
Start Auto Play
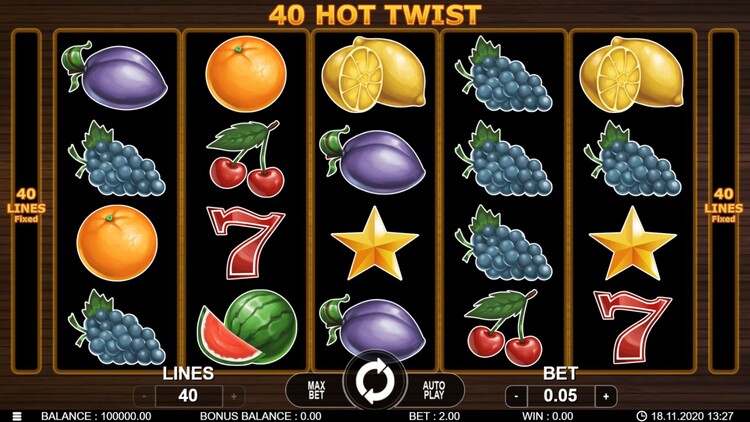[x=433, y=388]
